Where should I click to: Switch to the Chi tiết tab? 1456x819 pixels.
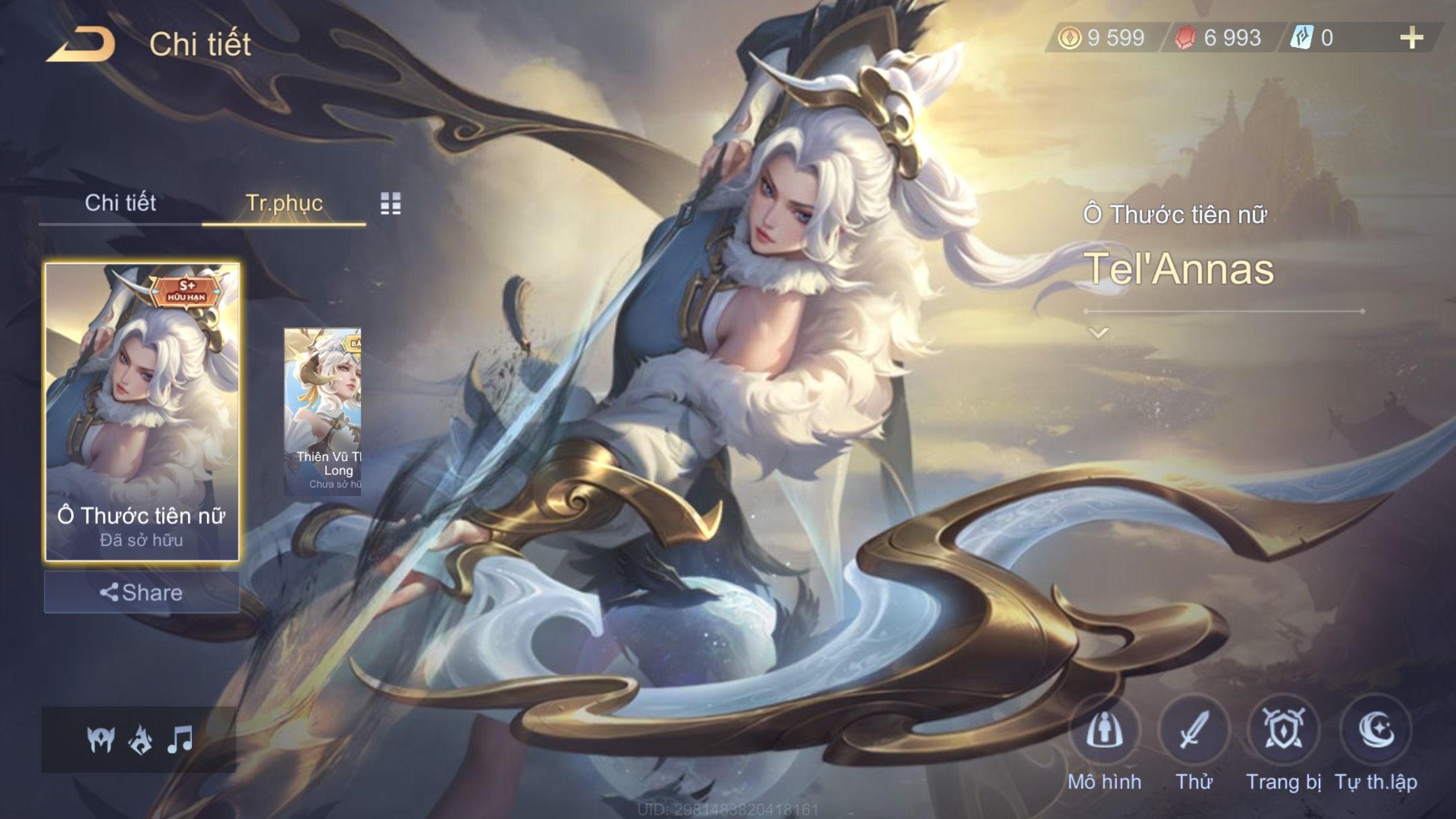(120, 203)
